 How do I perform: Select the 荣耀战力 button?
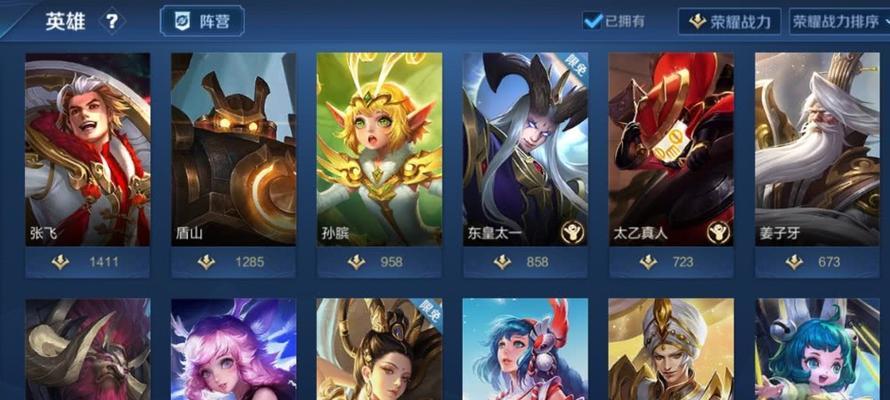tap(729, 21)
